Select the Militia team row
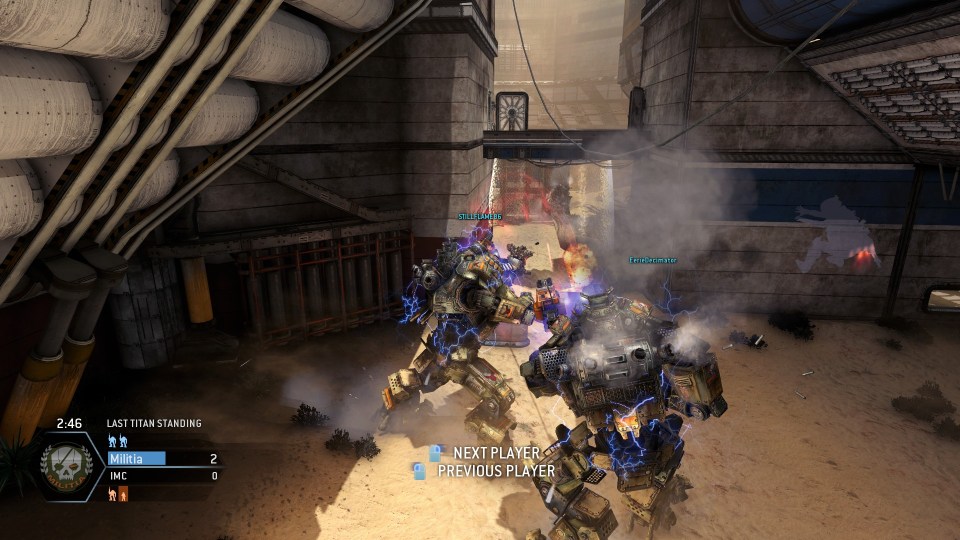This screenshot has width=960, height=540. [x=162, y=459]
